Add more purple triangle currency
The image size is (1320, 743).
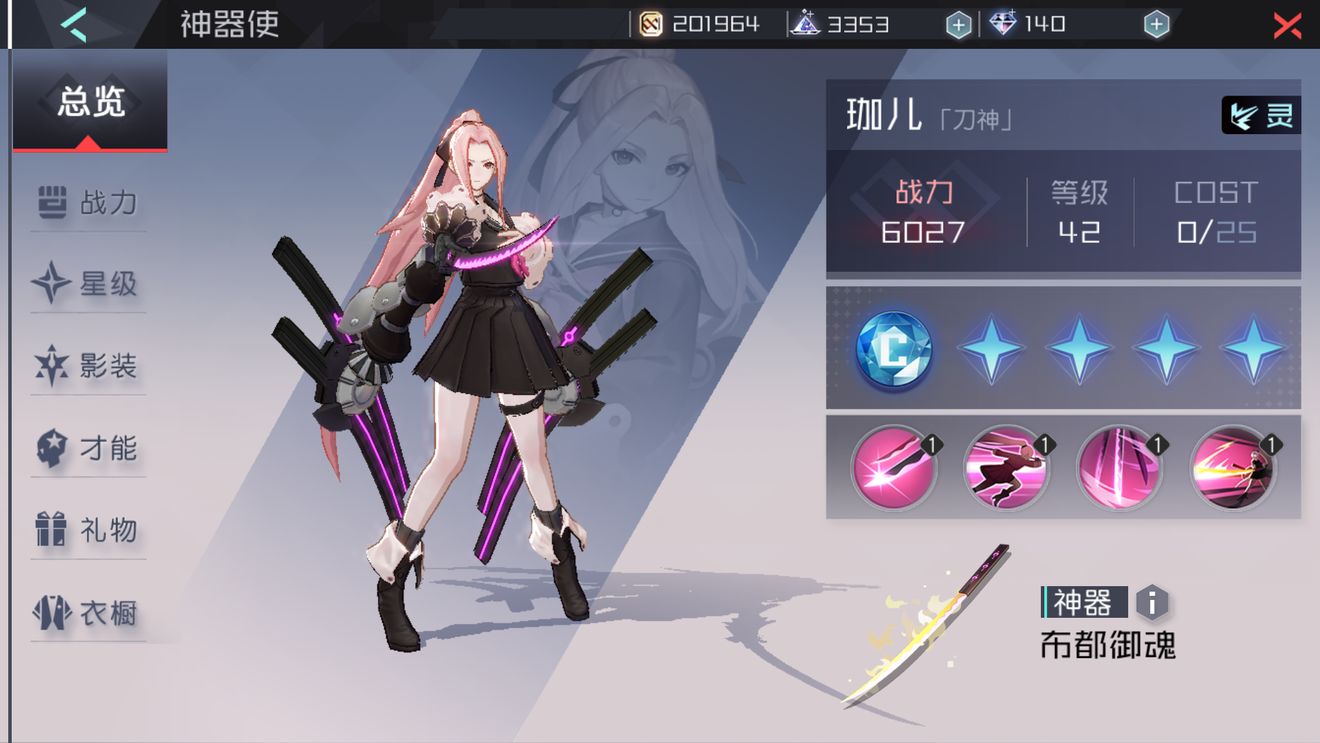coord(958,25)
